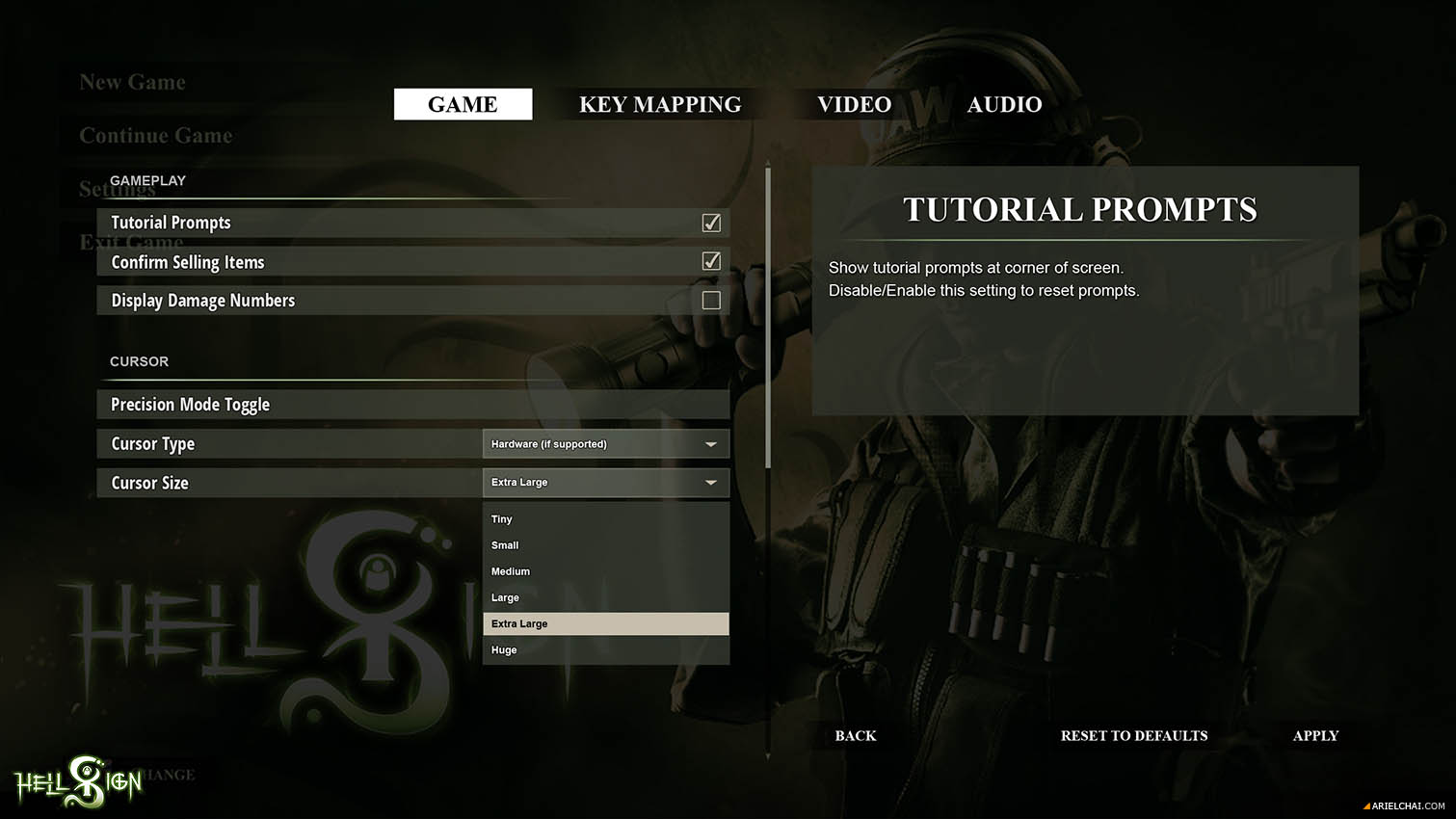Screen dimensions: 1456x819
Task: Select Small from the cursor size list
Action: (605, 545)
